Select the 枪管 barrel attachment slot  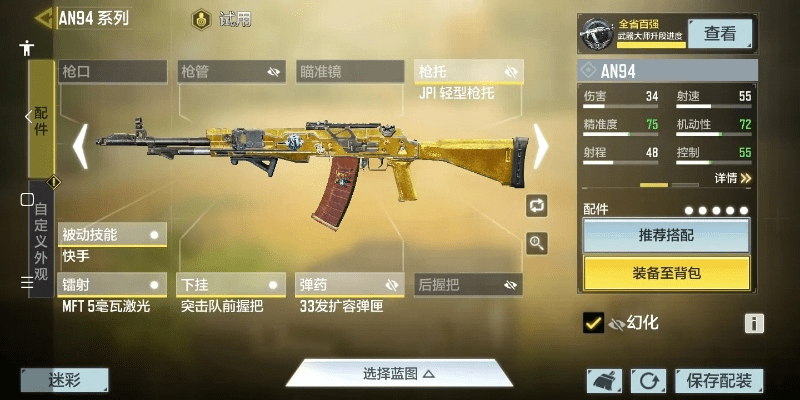click(230, 71)
